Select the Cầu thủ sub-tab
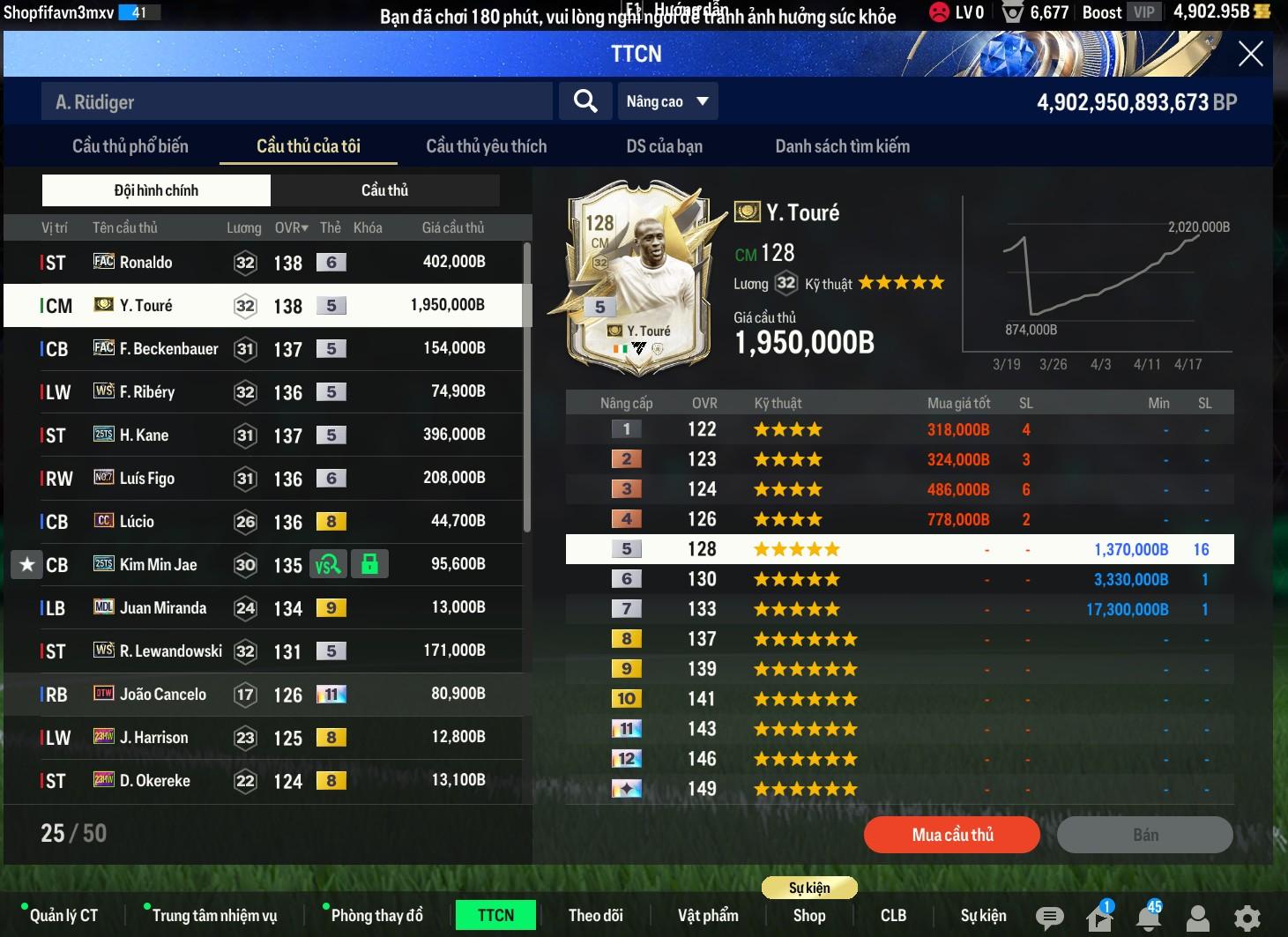Viewport: 1288px width, 937px height. pyautogui.click(x=384, y=190)
